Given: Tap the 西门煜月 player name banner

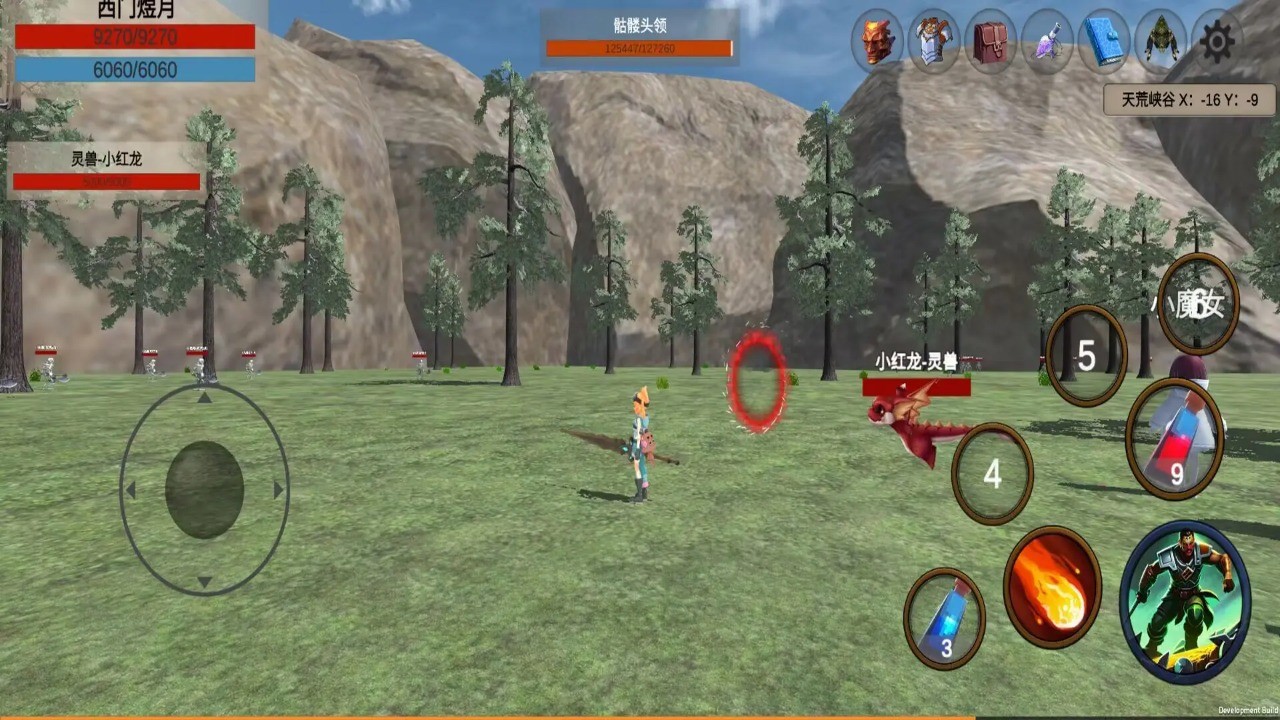Looking at the screenshot, I should (130, 15).
